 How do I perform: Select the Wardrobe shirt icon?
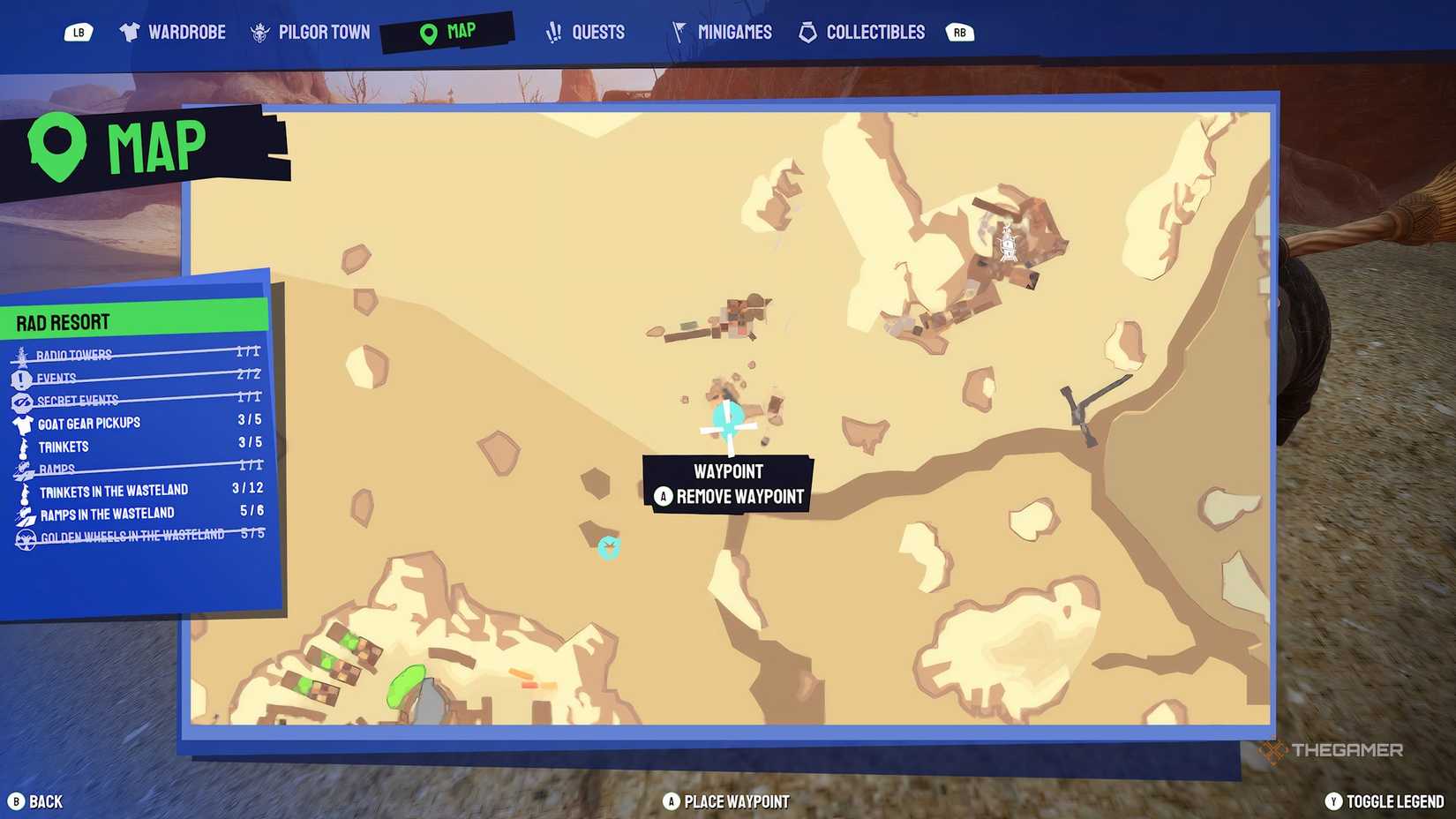(129, 31)
